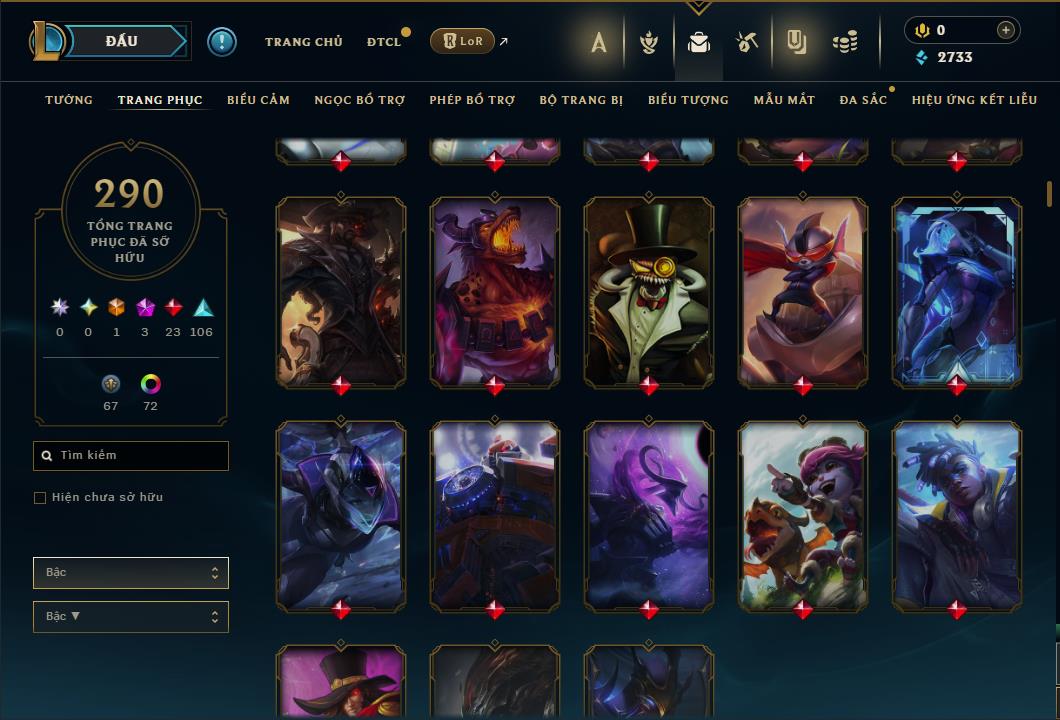Viewport: 1060px width, 720px height.
Task: Open the TRANG CHỦ home page
Action: [303, 42]
